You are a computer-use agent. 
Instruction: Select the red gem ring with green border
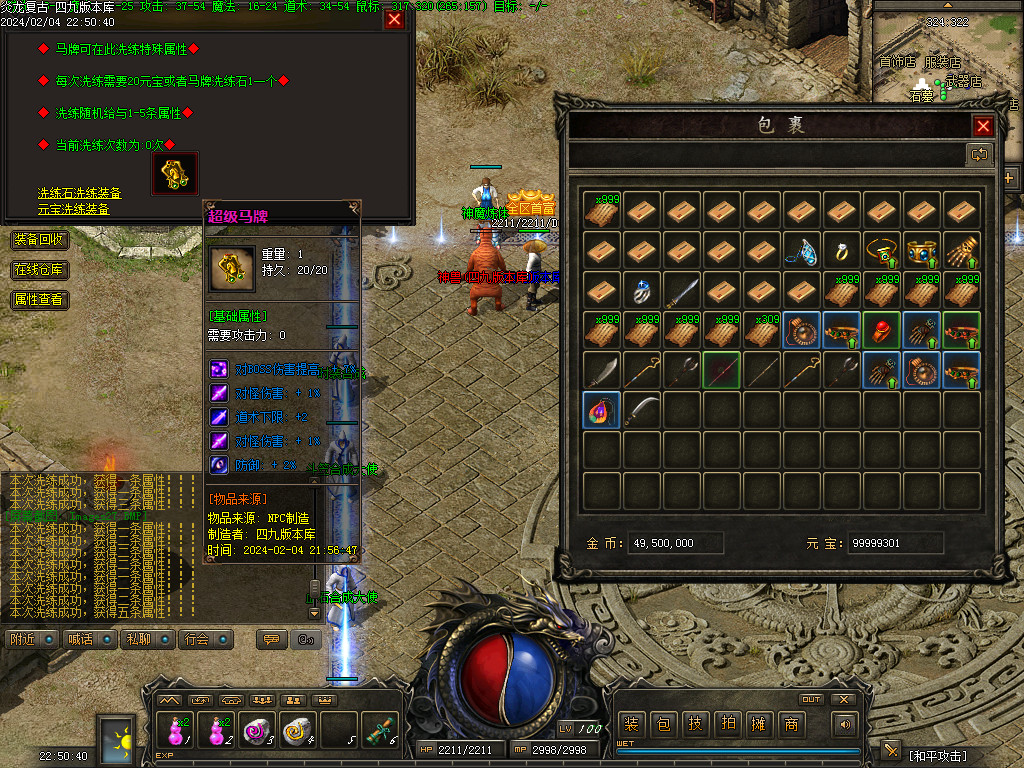click(883, 330)
